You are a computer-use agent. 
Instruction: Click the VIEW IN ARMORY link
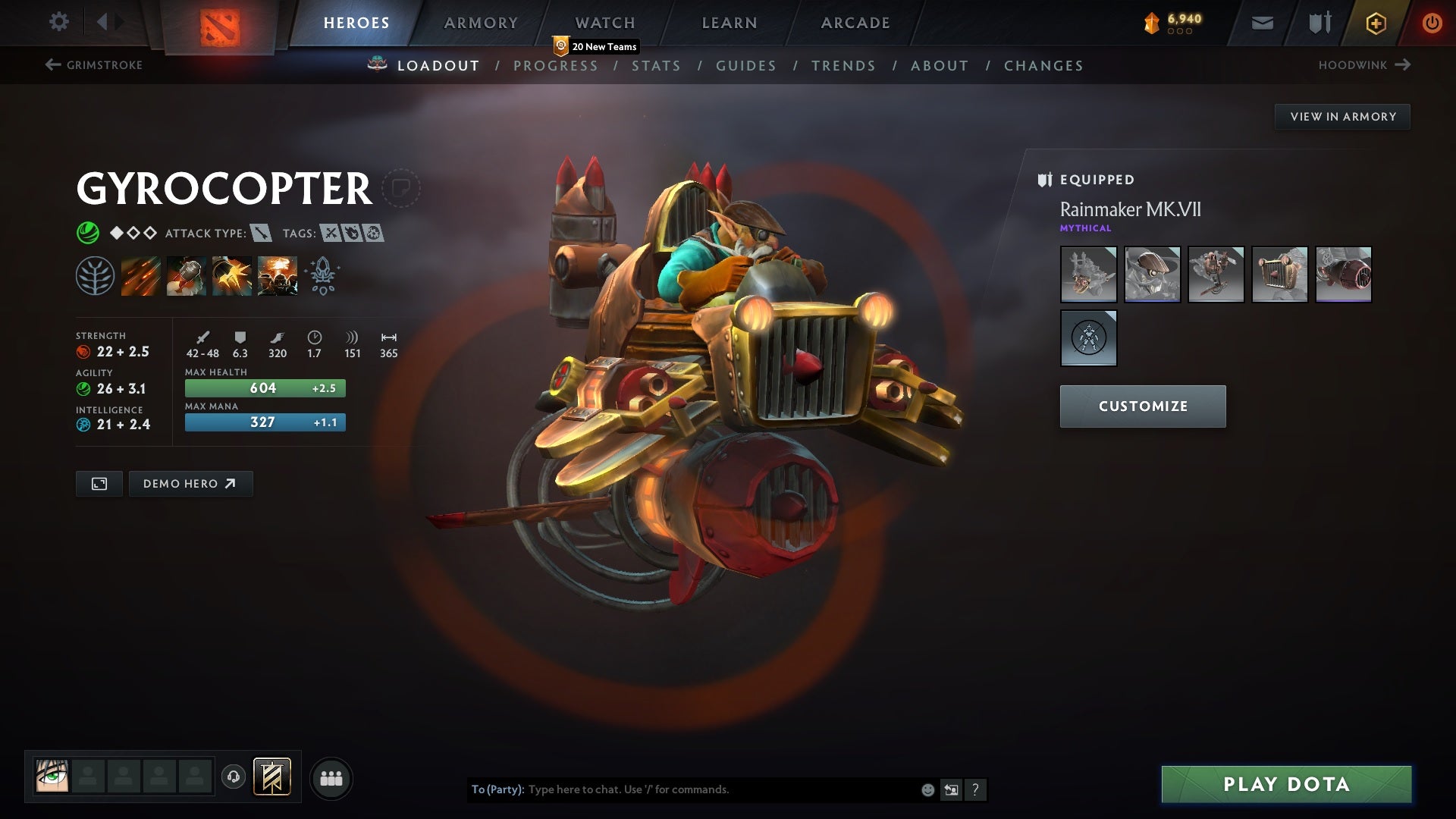pyautogui.click(x=1342, y=116)
